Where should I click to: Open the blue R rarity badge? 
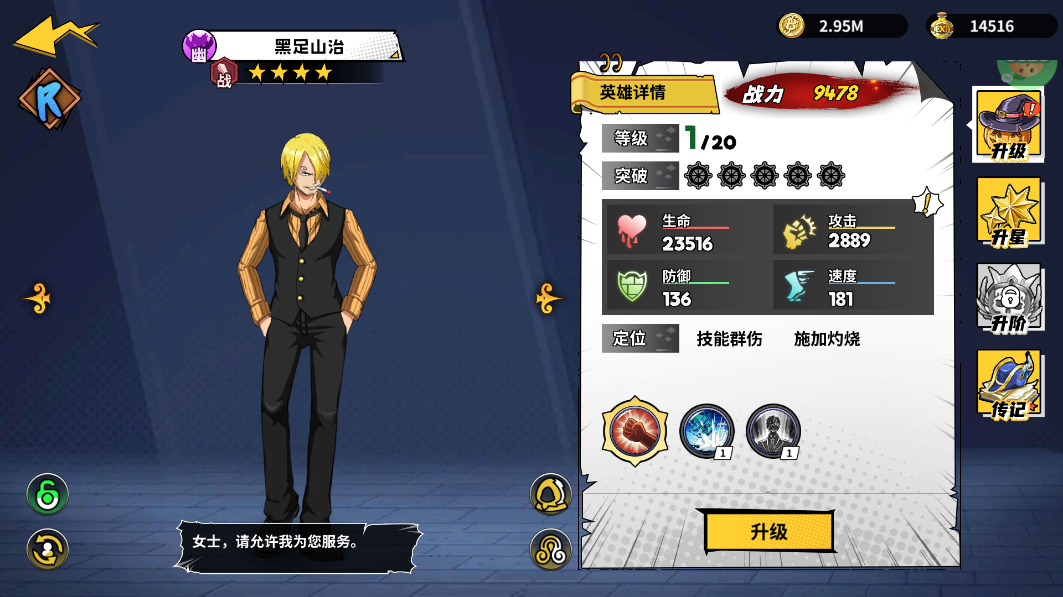point(49,100)
